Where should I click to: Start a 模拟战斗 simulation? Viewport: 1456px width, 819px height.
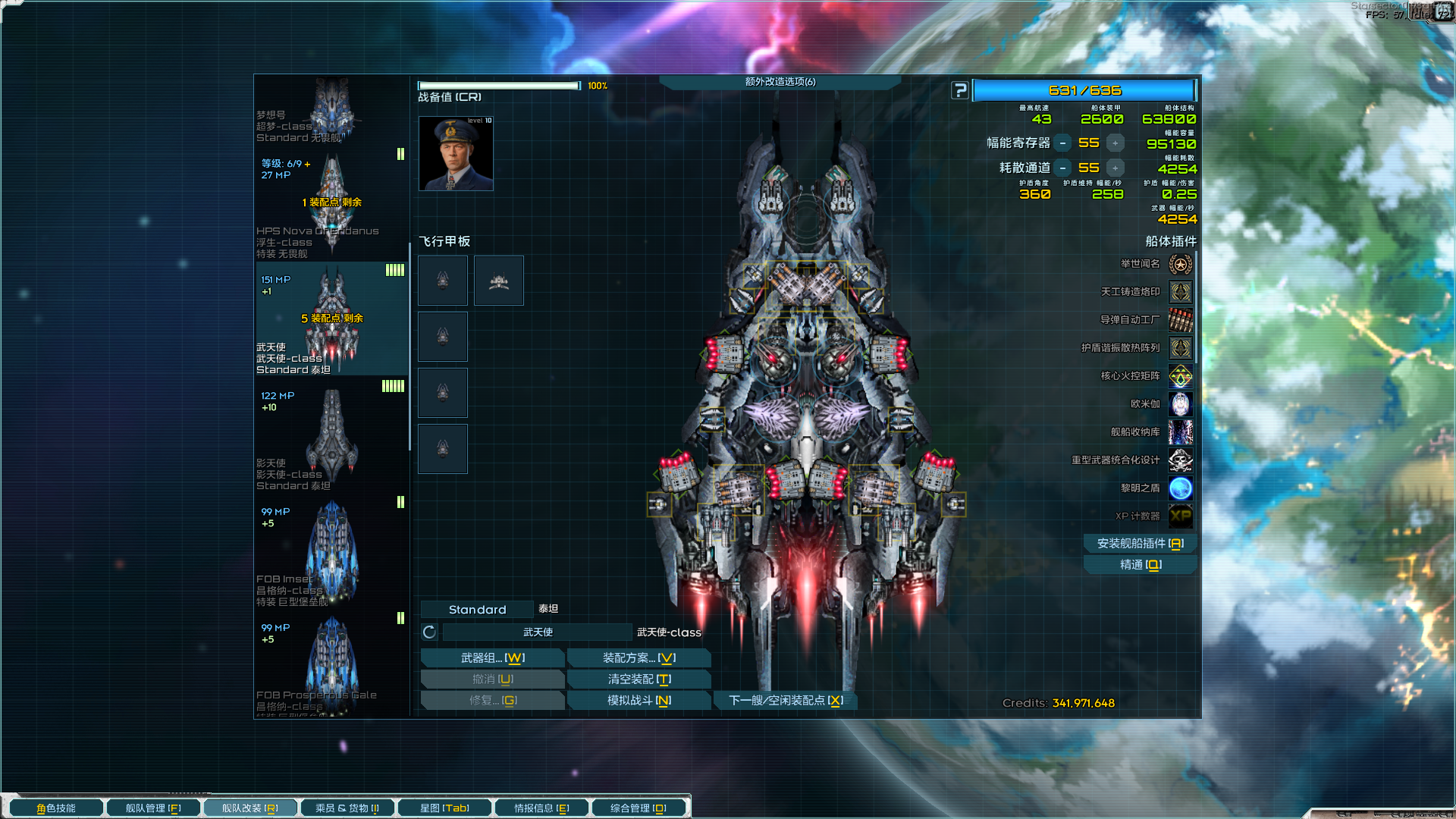coord(639,701)
